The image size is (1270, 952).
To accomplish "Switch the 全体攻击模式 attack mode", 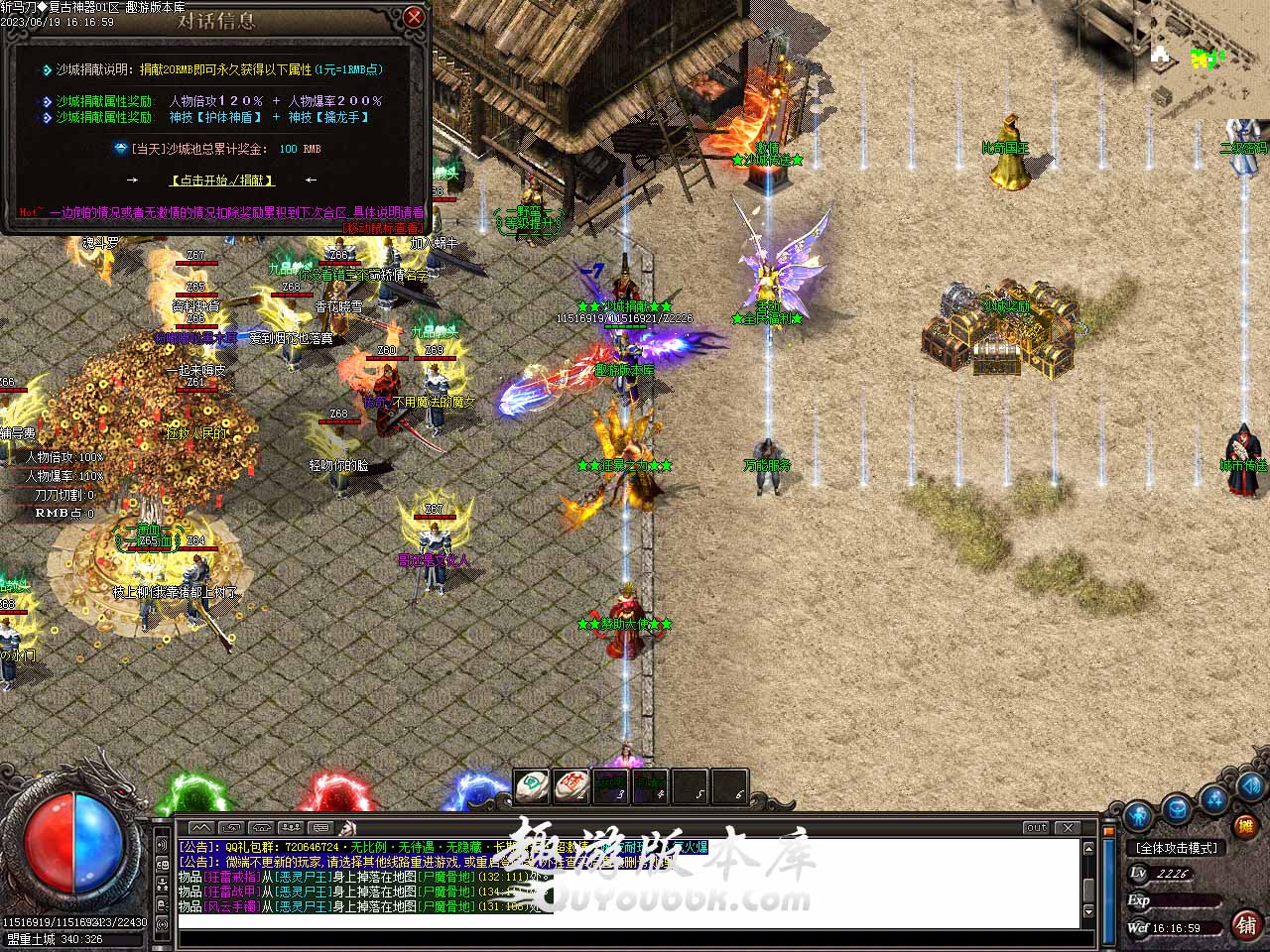I will coord(1178,848).
